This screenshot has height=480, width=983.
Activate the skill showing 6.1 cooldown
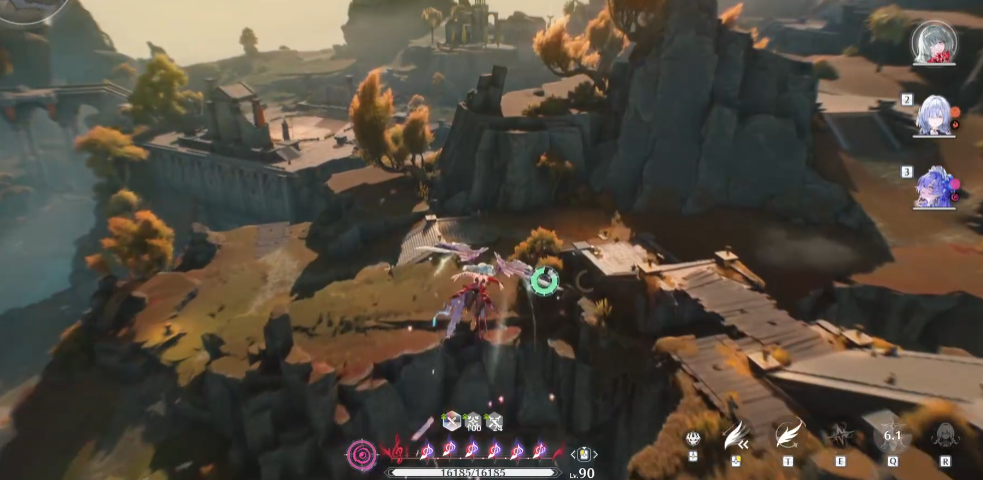892,435
